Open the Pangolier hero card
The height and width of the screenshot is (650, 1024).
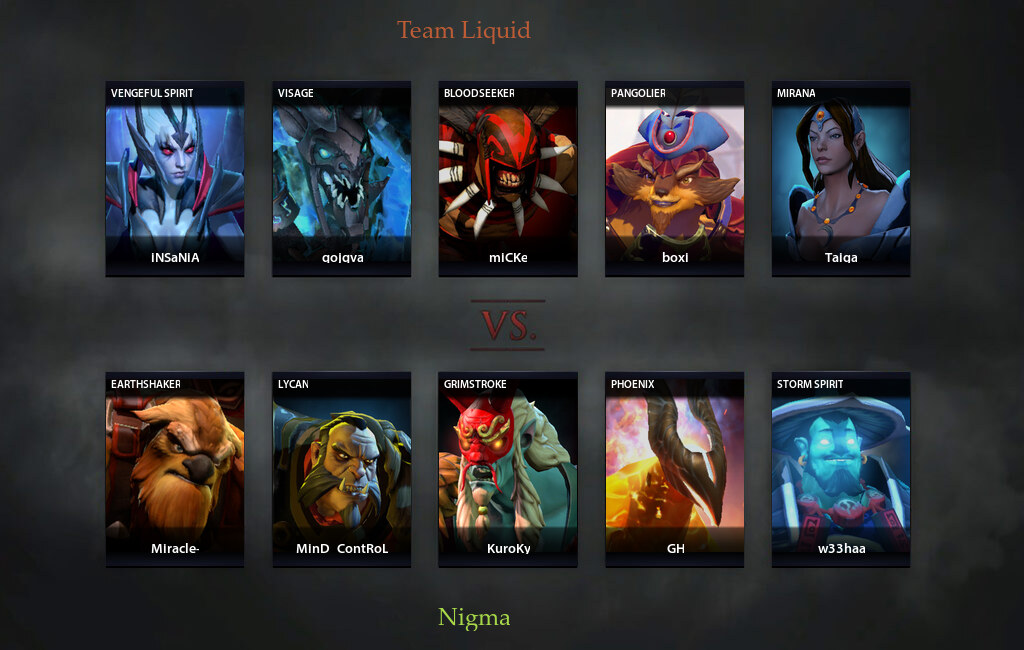pyautogui.click(x=674, y=178)
